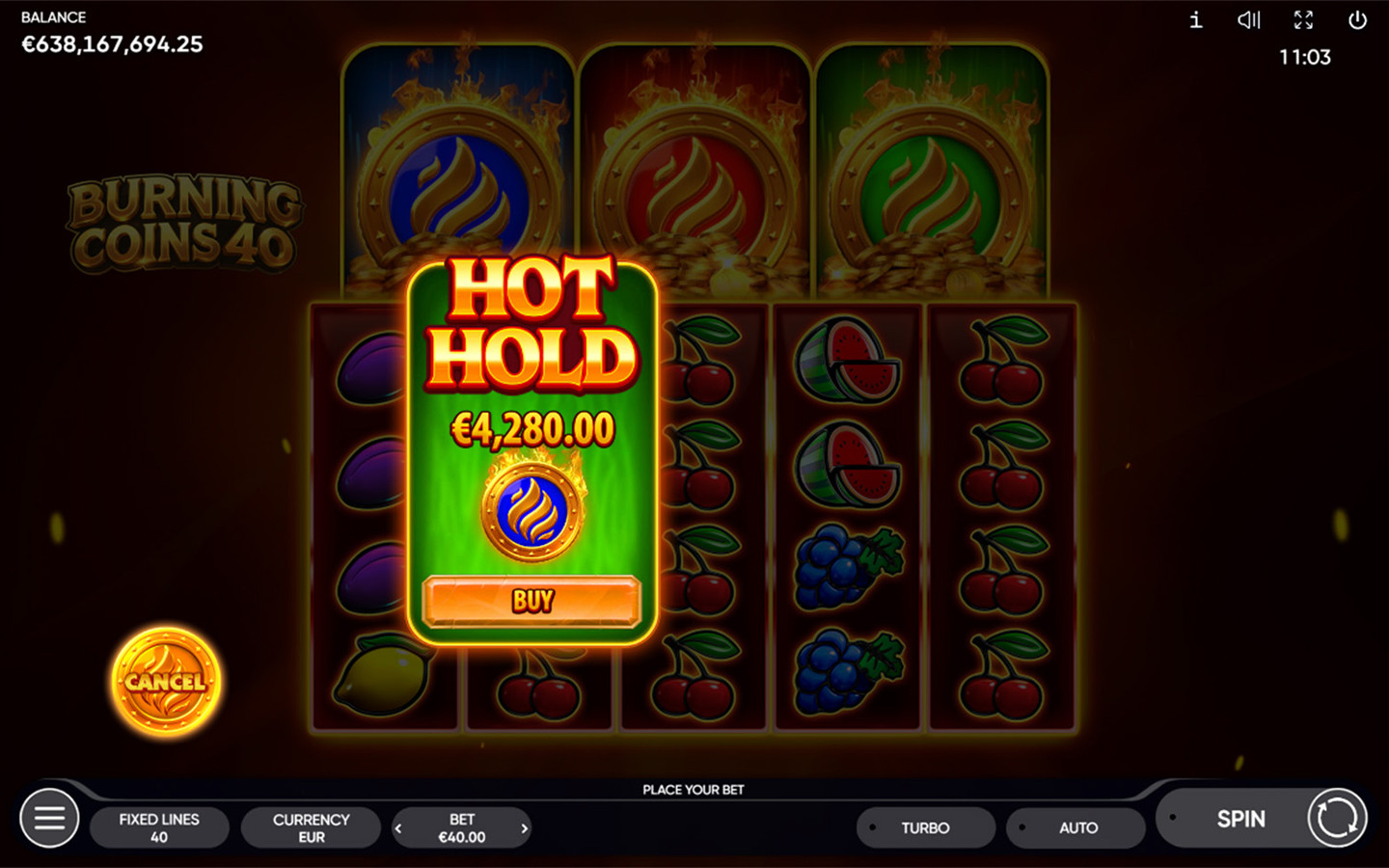1389x868 pixels.
Task: Toggle the FIXED LINES 40 control
Action: point(159,827)
